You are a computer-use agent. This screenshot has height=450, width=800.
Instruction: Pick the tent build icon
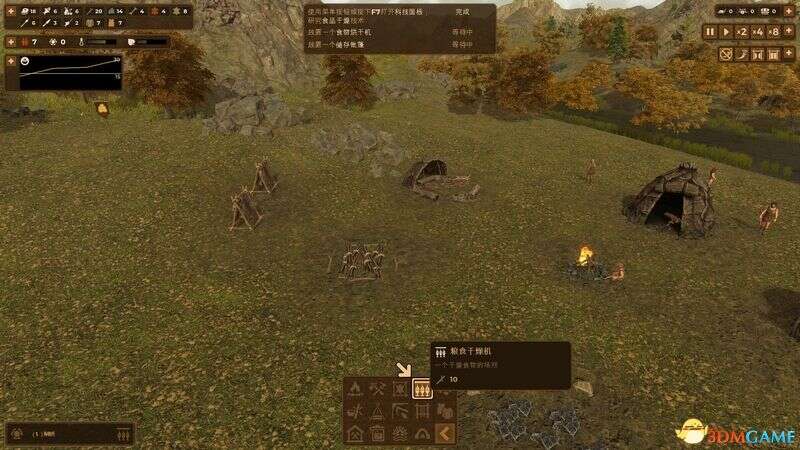[x=378, y=411]
